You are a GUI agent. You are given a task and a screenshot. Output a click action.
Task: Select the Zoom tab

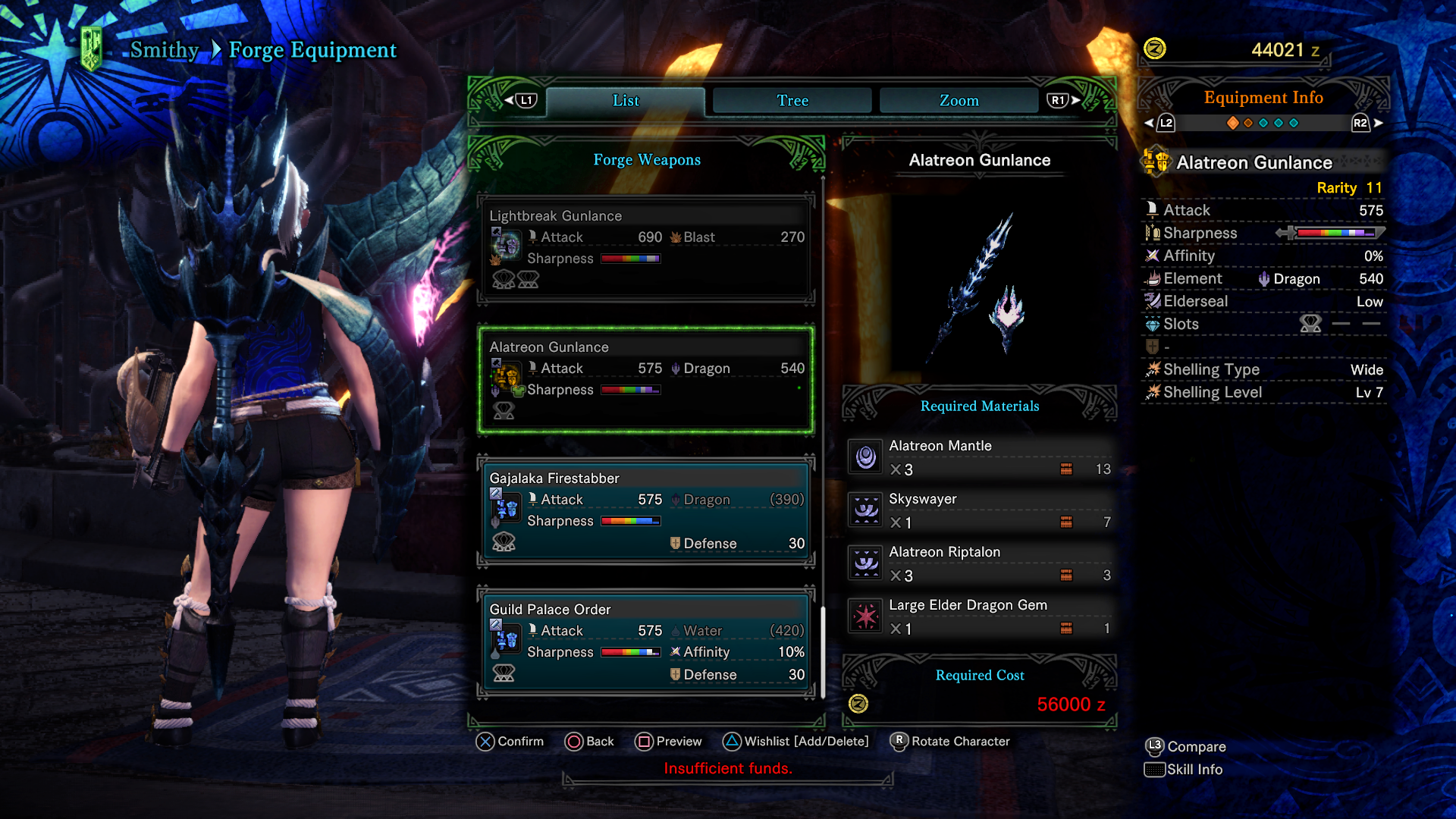(x=959, y=100)
